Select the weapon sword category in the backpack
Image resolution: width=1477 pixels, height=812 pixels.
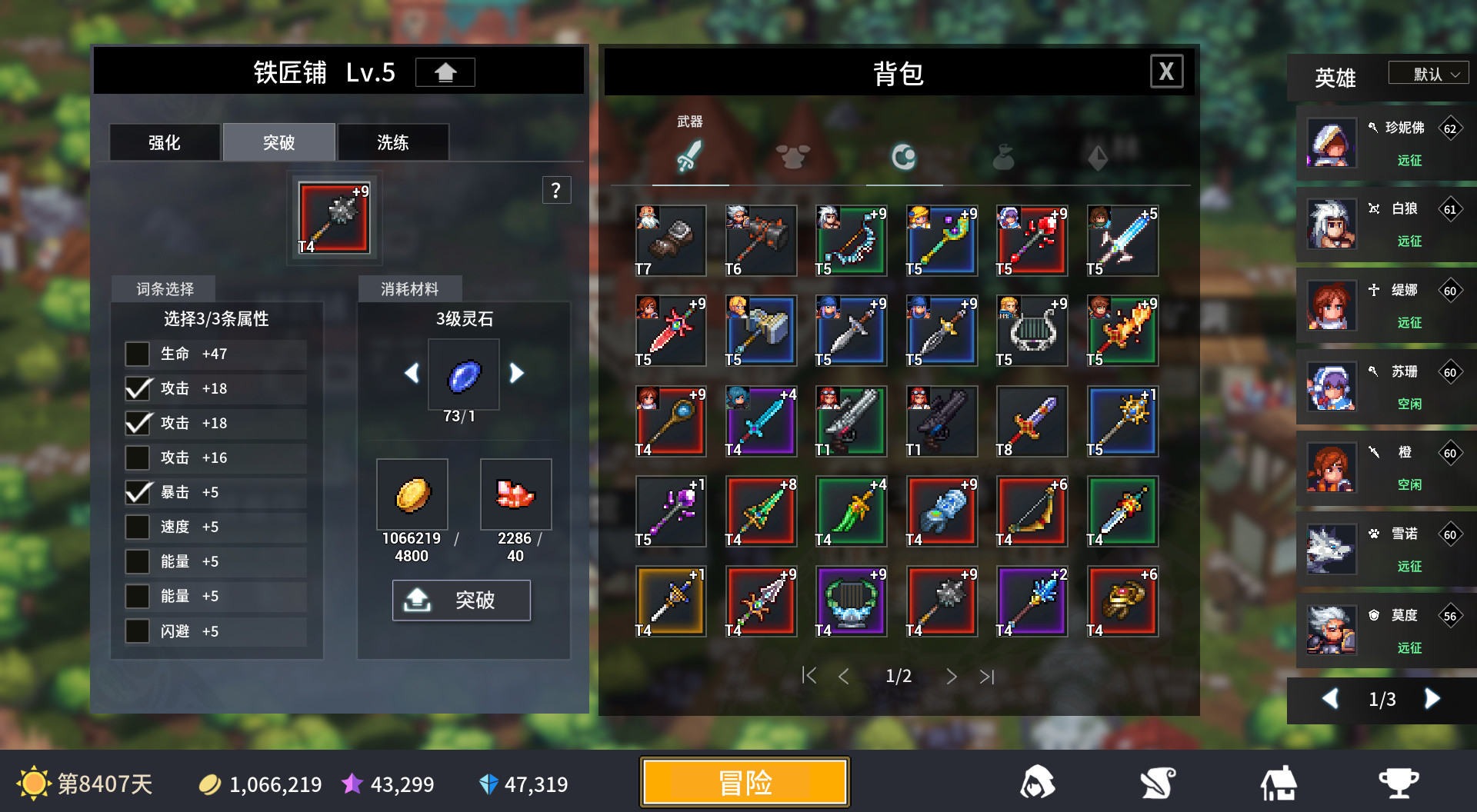click(692, 157)
